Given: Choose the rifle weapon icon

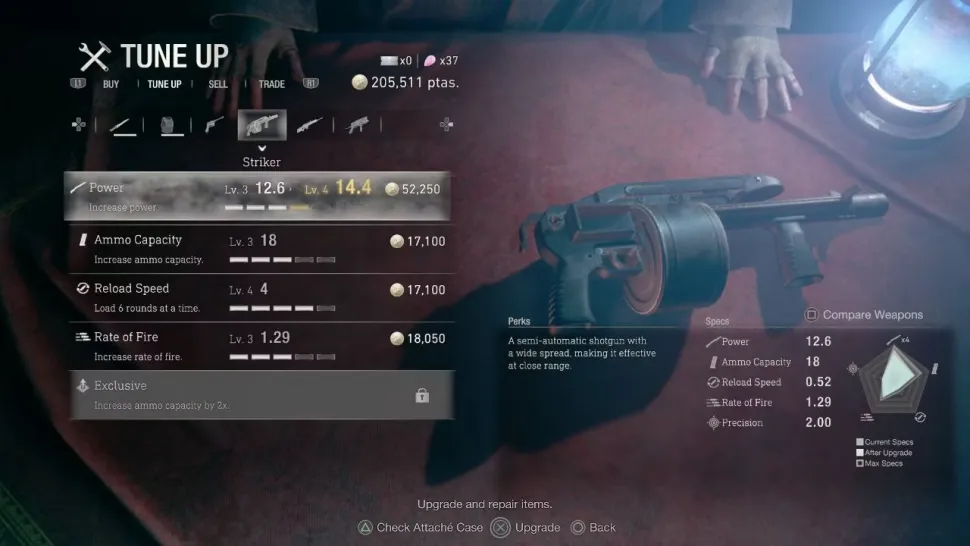Looking at the screenshot, I should point(310,126).
